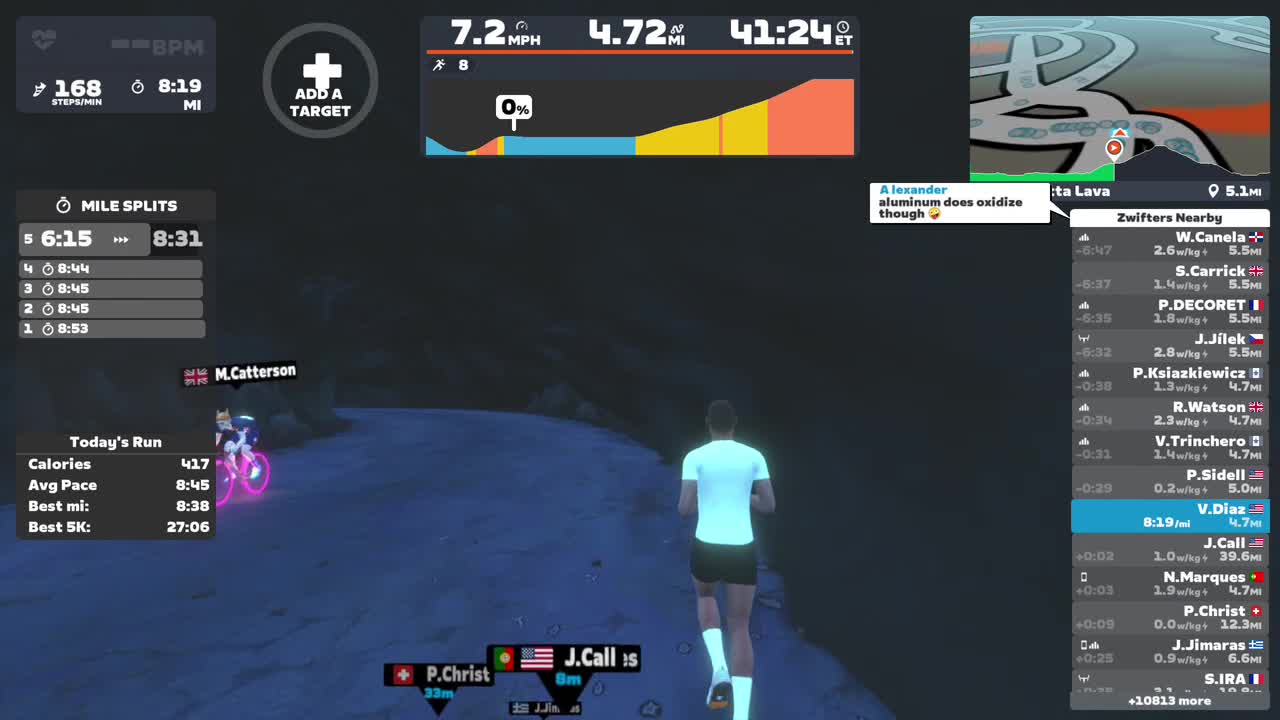The width and height of the screenshot is (1280, 720).
Task: Click the fast-forward arrows on mile split 5
Action: pos(124,239)
